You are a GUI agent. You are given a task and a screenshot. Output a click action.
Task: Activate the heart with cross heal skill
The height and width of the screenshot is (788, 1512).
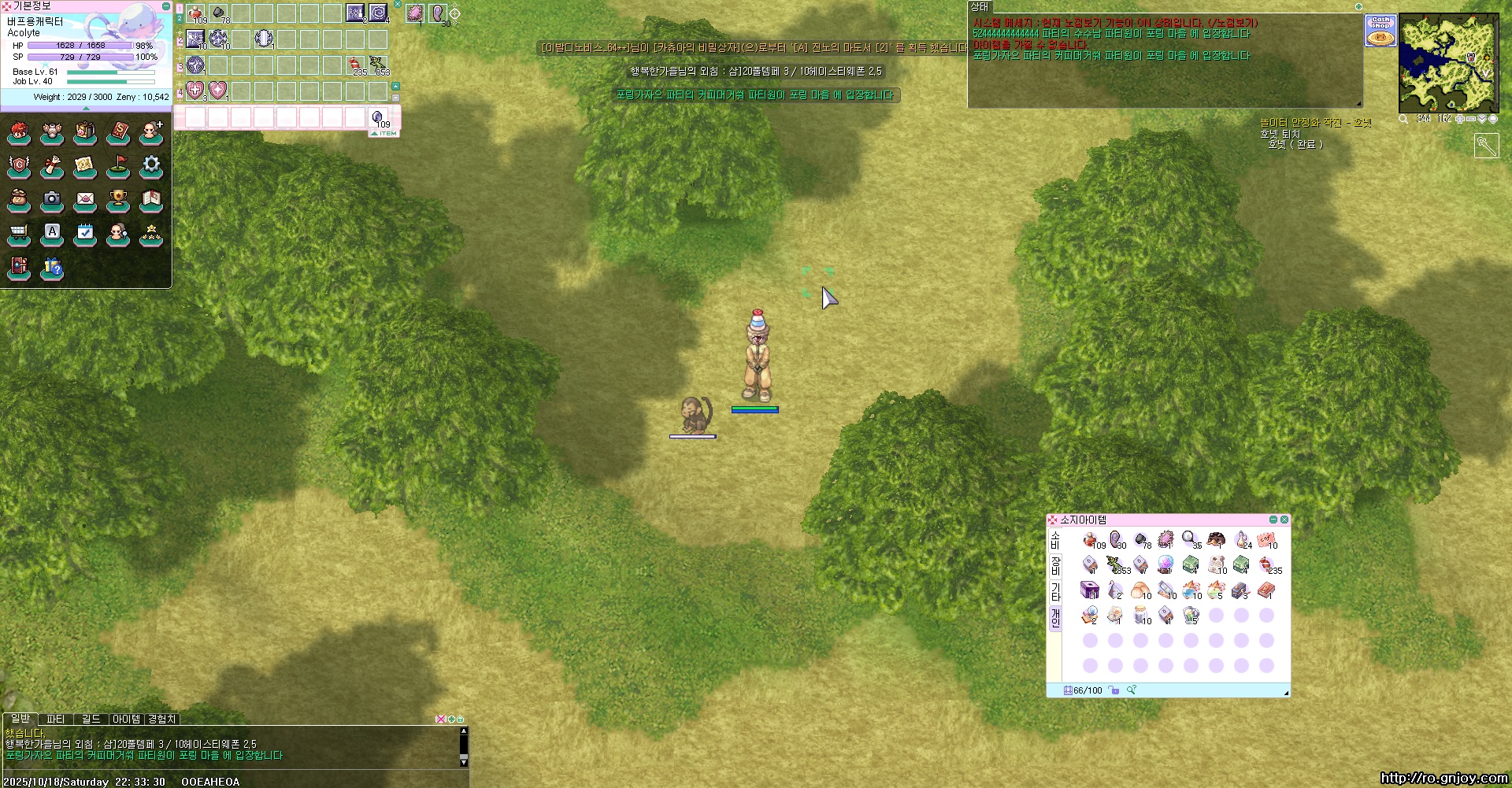195,91
